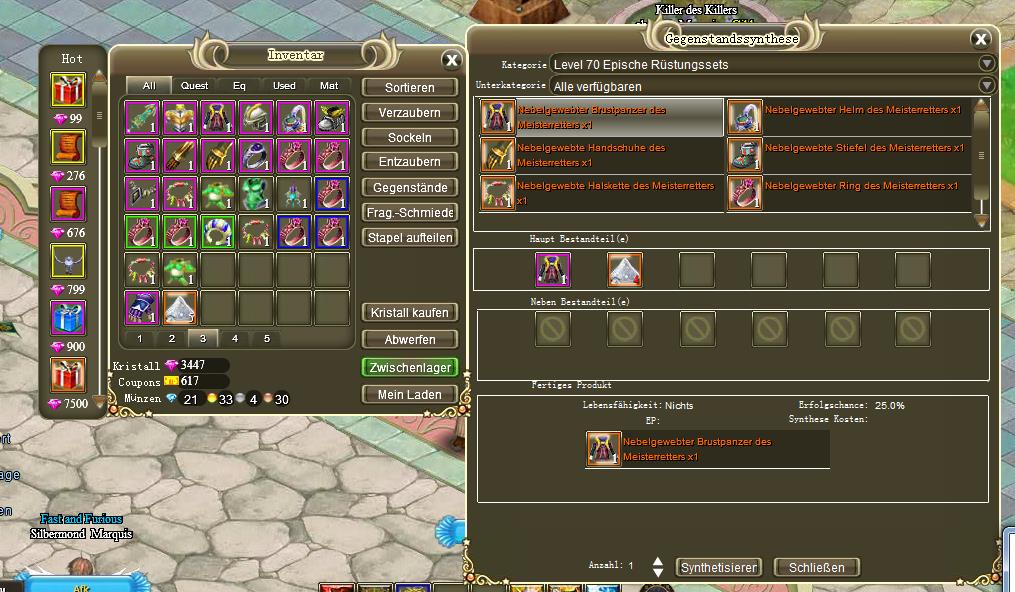The width and height of the screenshot is (1015, 592).
Task: Close the Inventar window
Action: coord(451,60)
